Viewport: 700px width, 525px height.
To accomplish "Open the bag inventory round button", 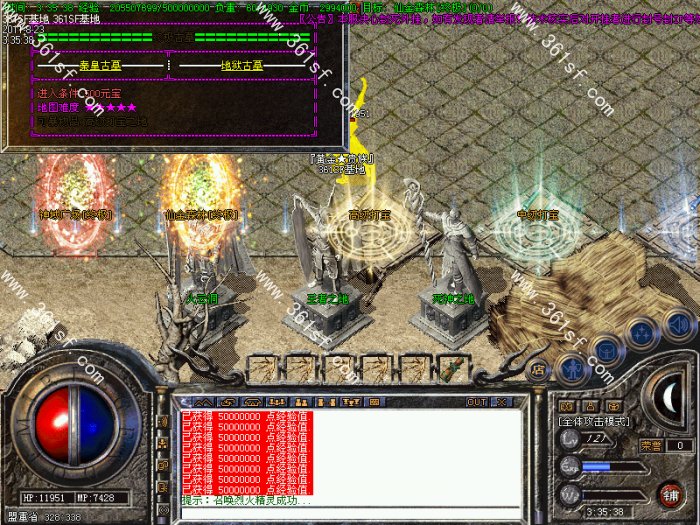I will pos(606,348).
